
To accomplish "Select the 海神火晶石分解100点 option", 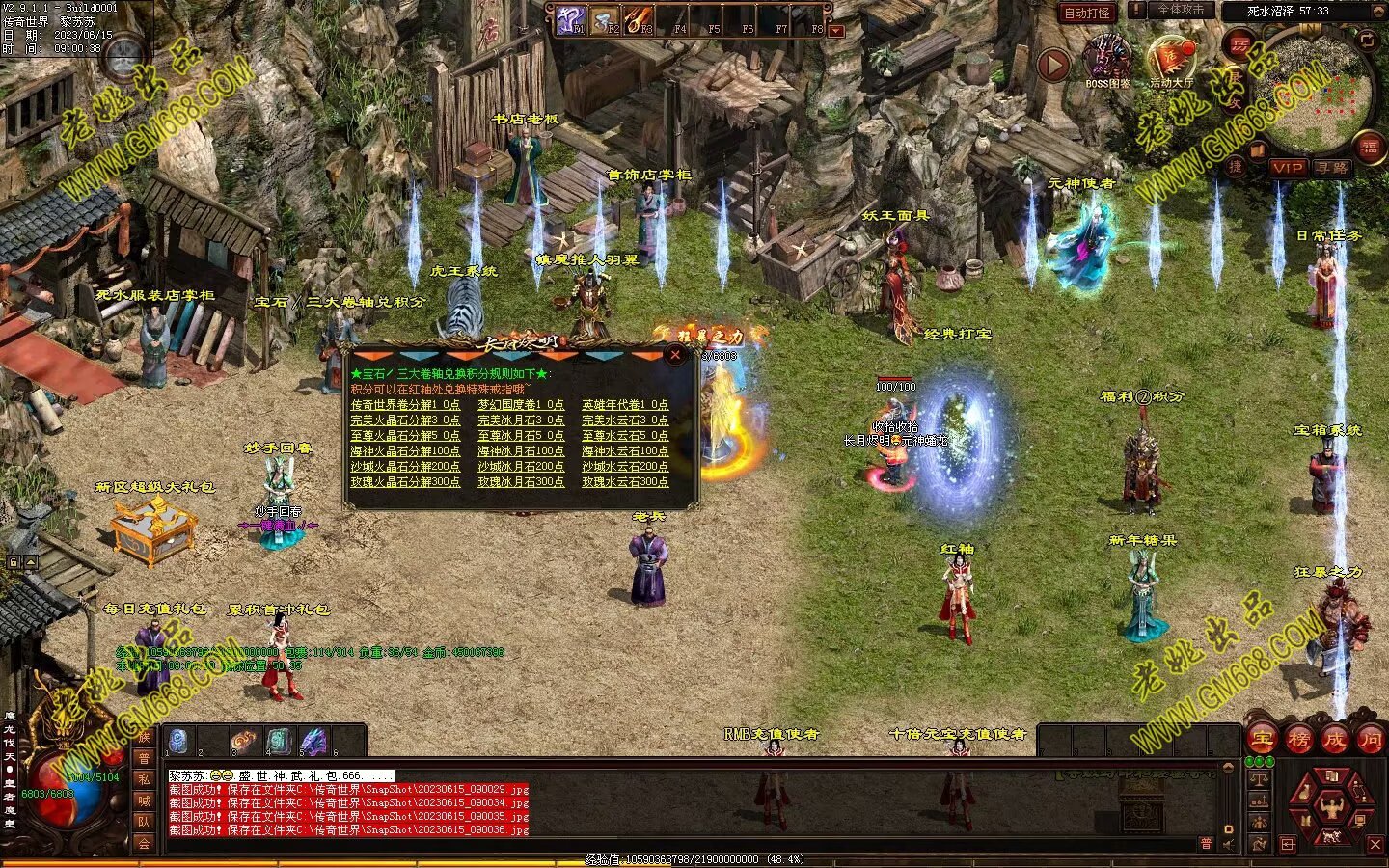I will [x=405, y=450].
